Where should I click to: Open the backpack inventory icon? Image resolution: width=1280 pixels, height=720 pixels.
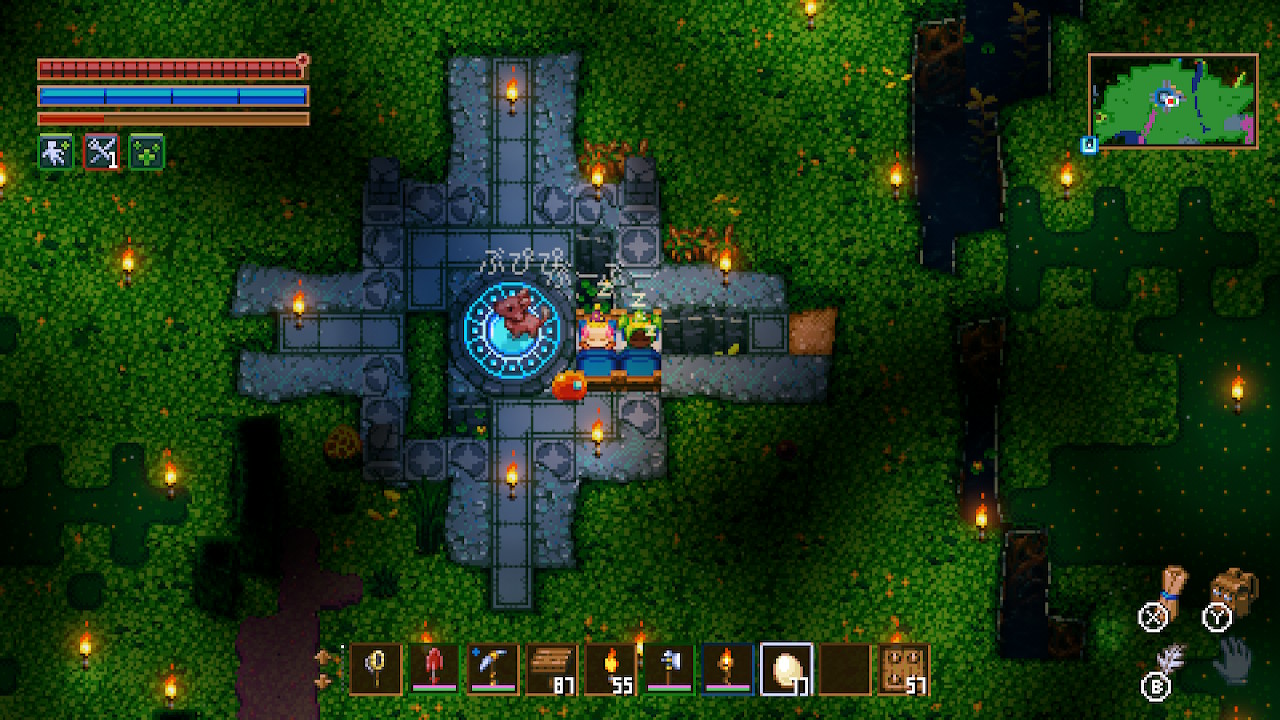click(x=1234, y=590)
